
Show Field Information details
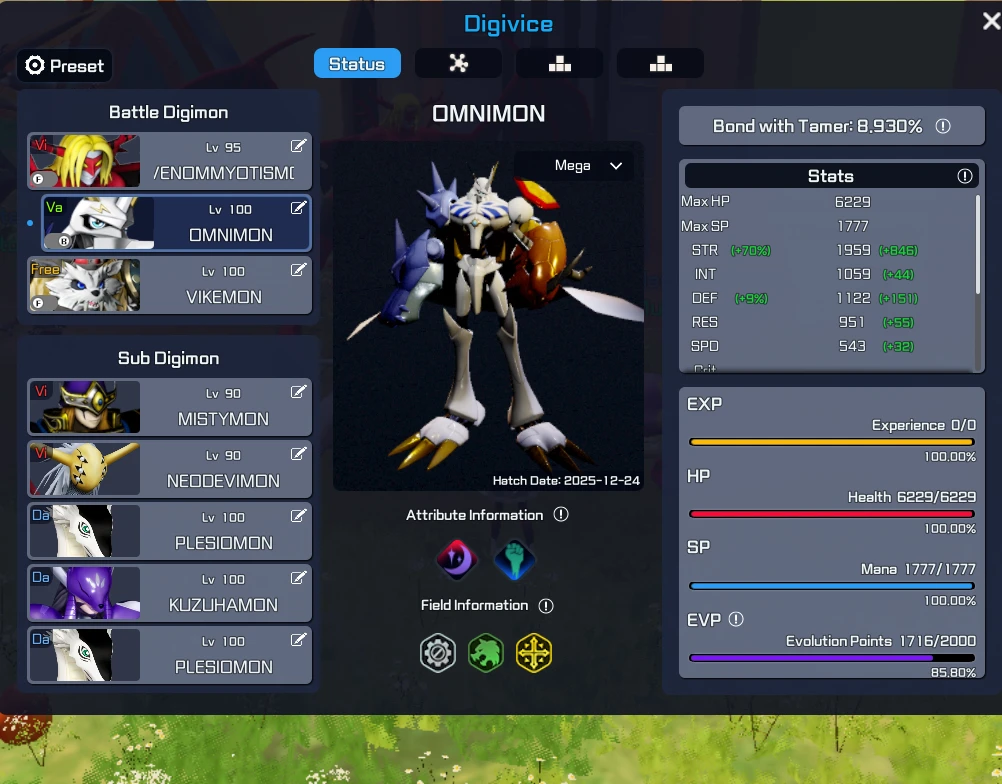click(546, 605)
